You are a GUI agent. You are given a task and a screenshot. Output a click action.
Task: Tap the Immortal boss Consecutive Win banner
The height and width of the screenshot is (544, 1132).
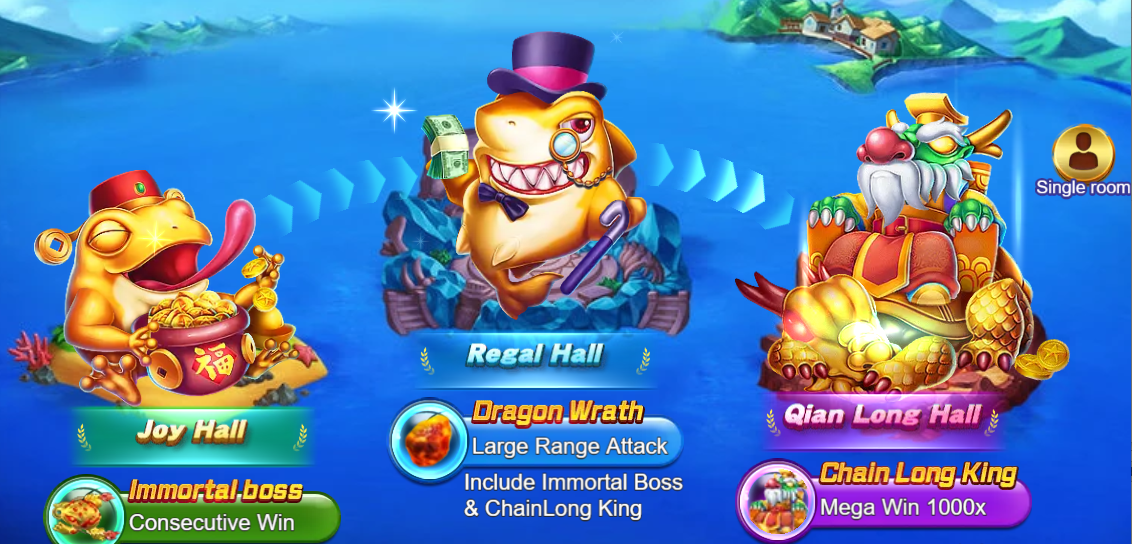195,510
